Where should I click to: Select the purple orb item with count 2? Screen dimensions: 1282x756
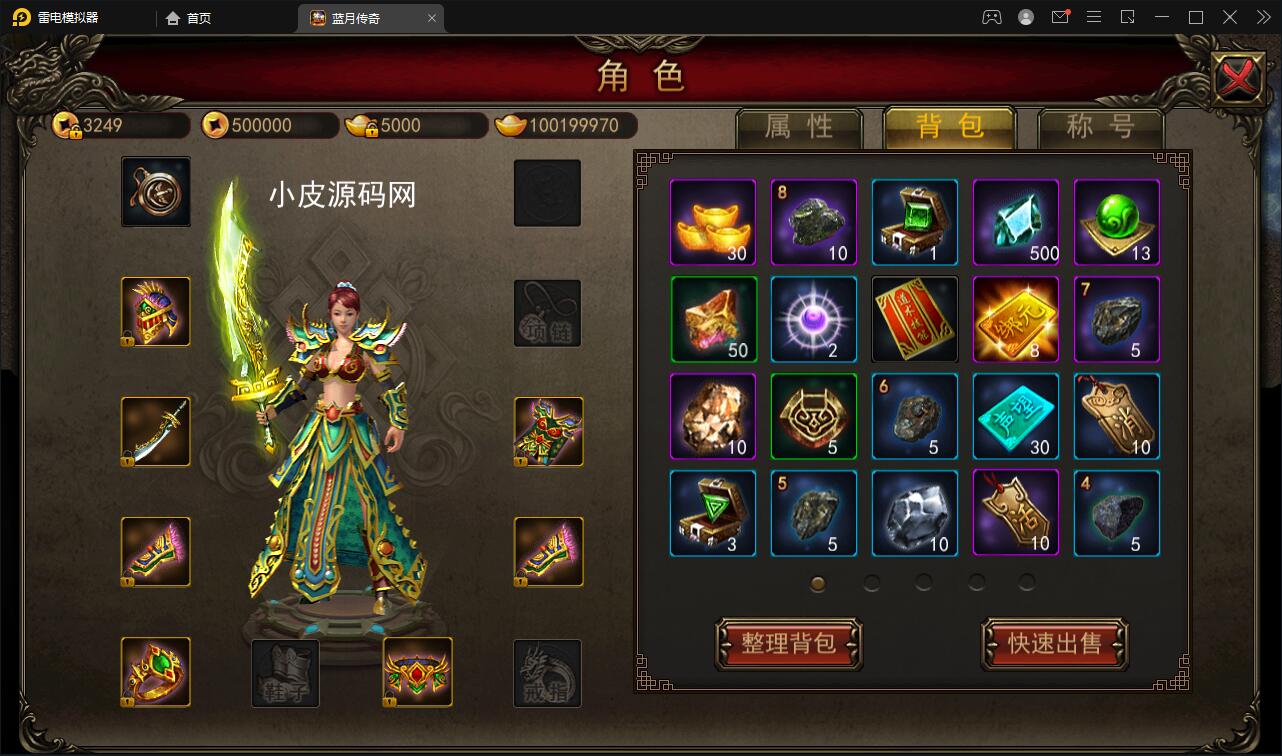click(x=814, y=319)
